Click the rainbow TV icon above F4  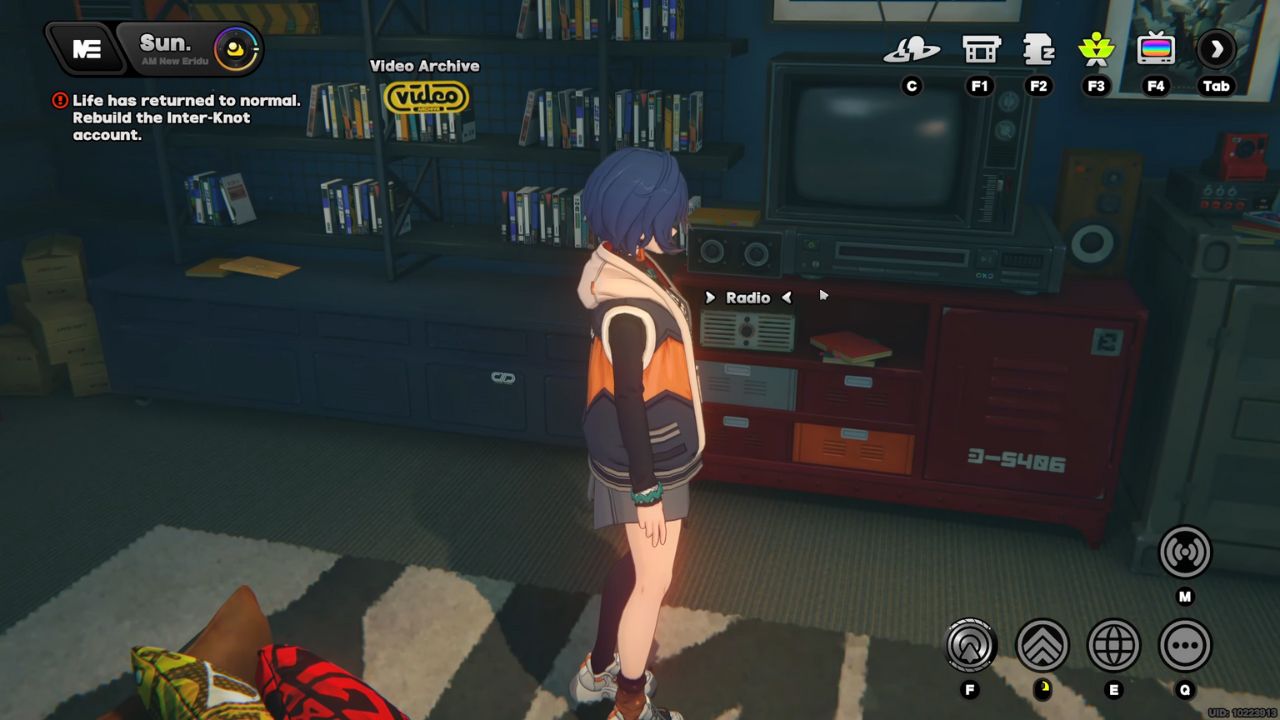coord(1155,47)
